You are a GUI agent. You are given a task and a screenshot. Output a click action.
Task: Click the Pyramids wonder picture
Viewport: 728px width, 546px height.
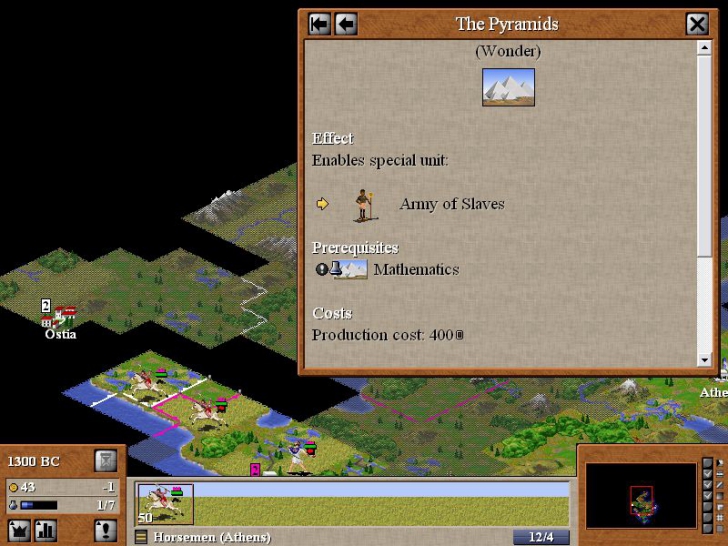coord(508,87)
